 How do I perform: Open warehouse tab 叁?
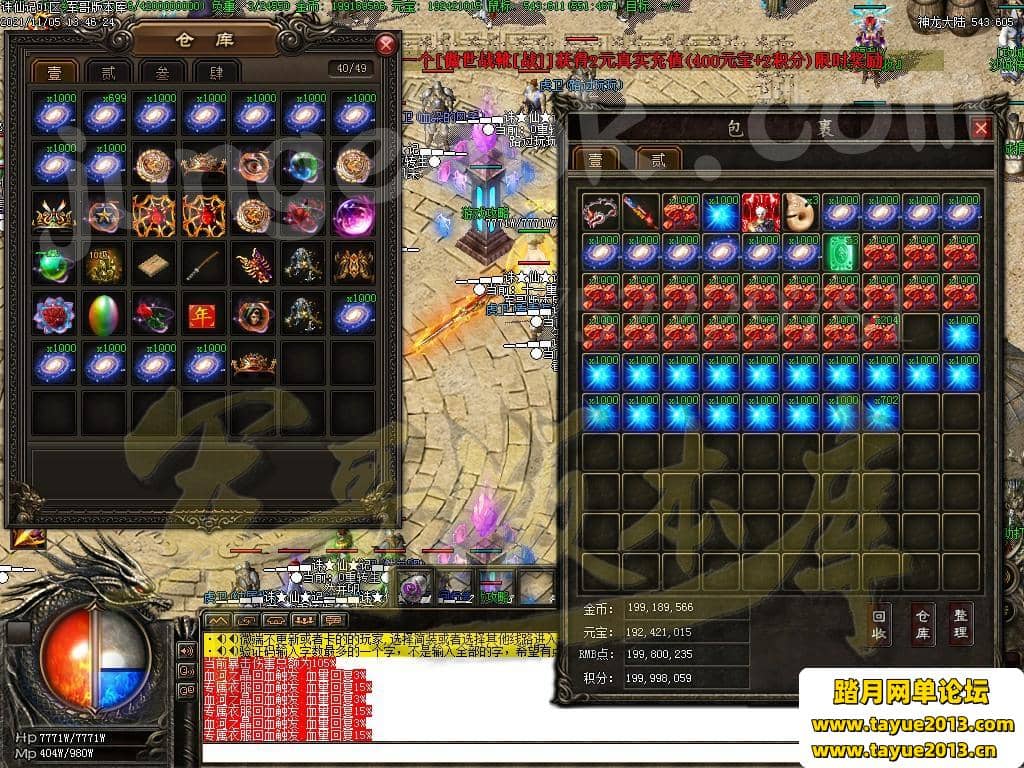point(160,72)
